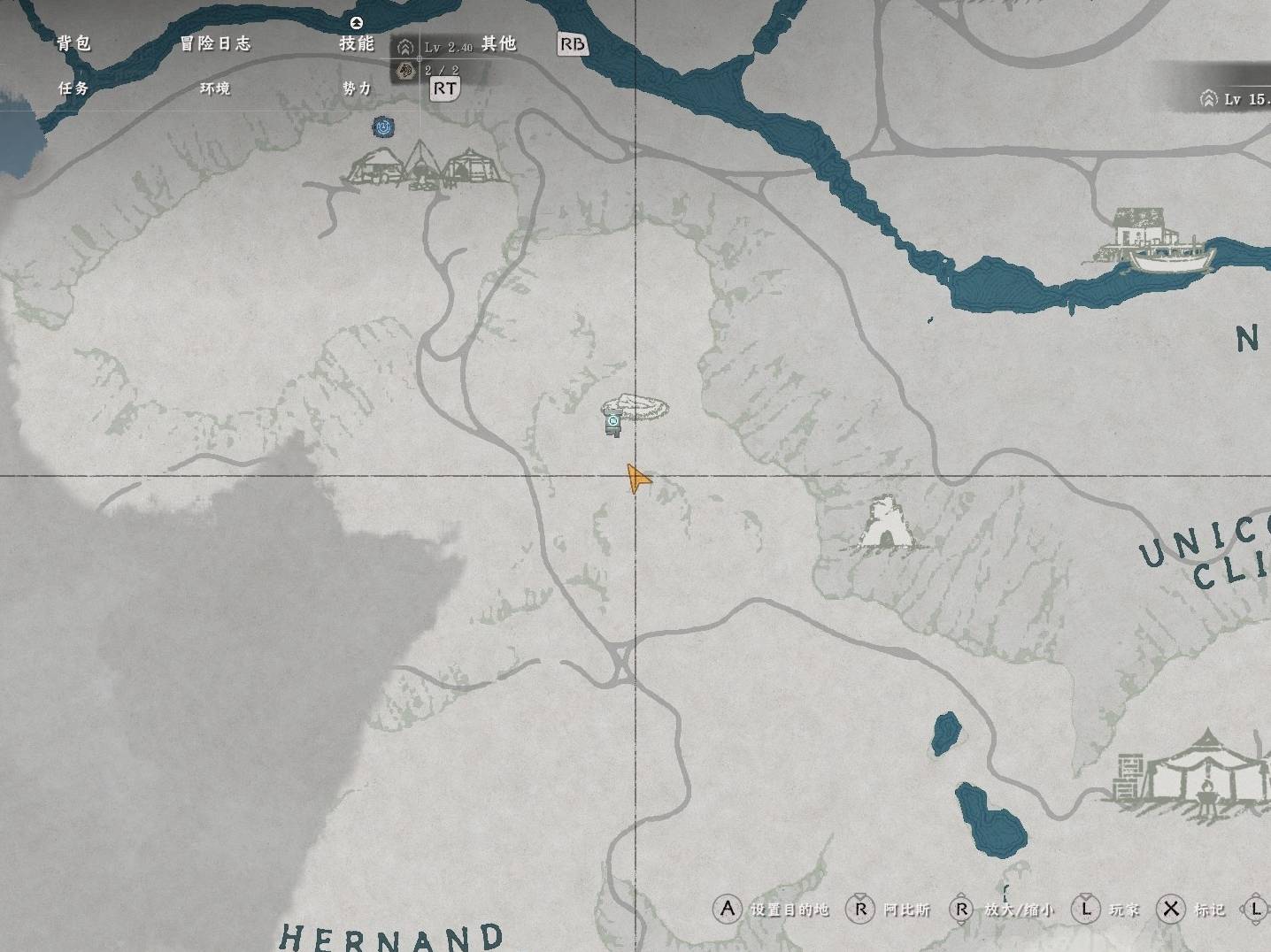Open the 技能 (Skills) tab

[x=357, y=43]
